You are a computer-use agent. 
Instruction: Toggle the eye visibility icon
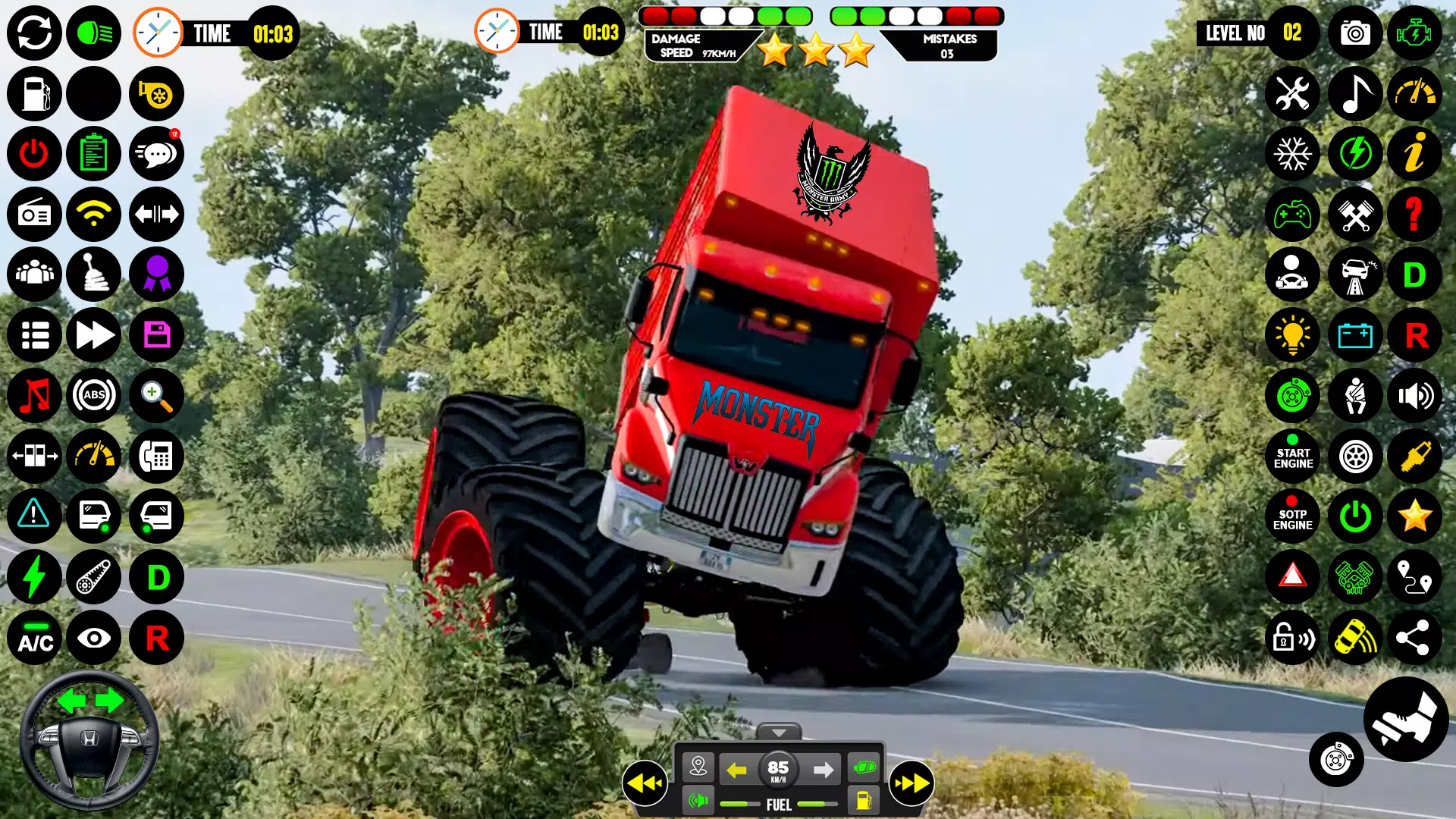(93, 637)
